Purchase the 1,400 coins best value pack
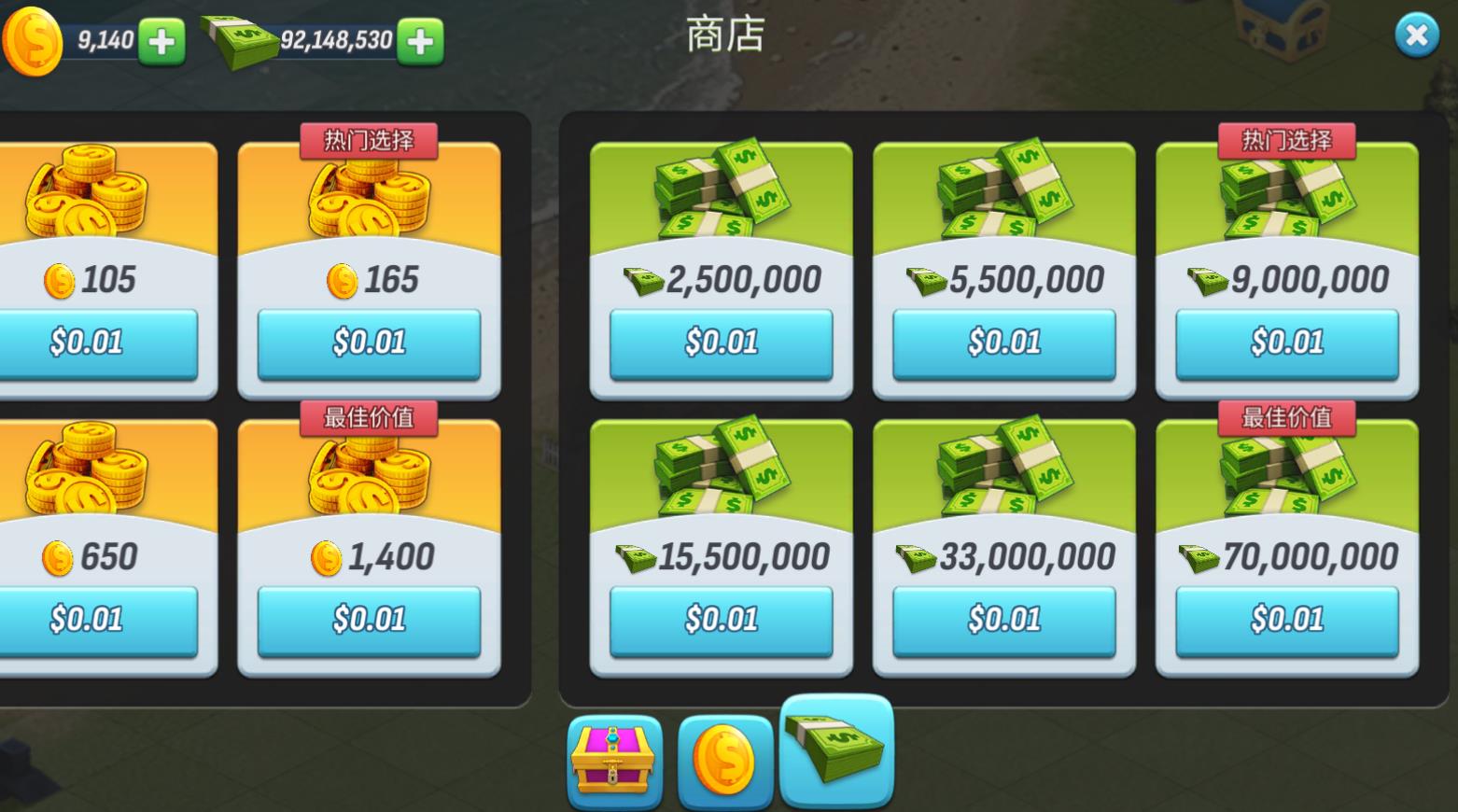Screen dimensions: 1458x812 369,618
